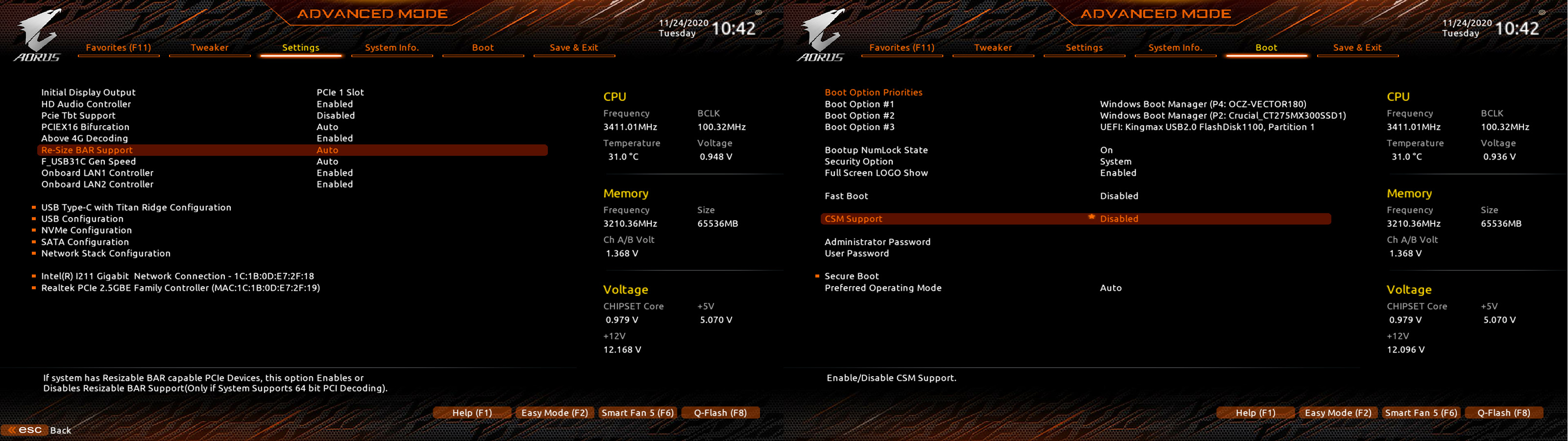Viewport: 1568px width, 441px height.
Task: Open the Secure Boot submenu
Action: point(852,276)
